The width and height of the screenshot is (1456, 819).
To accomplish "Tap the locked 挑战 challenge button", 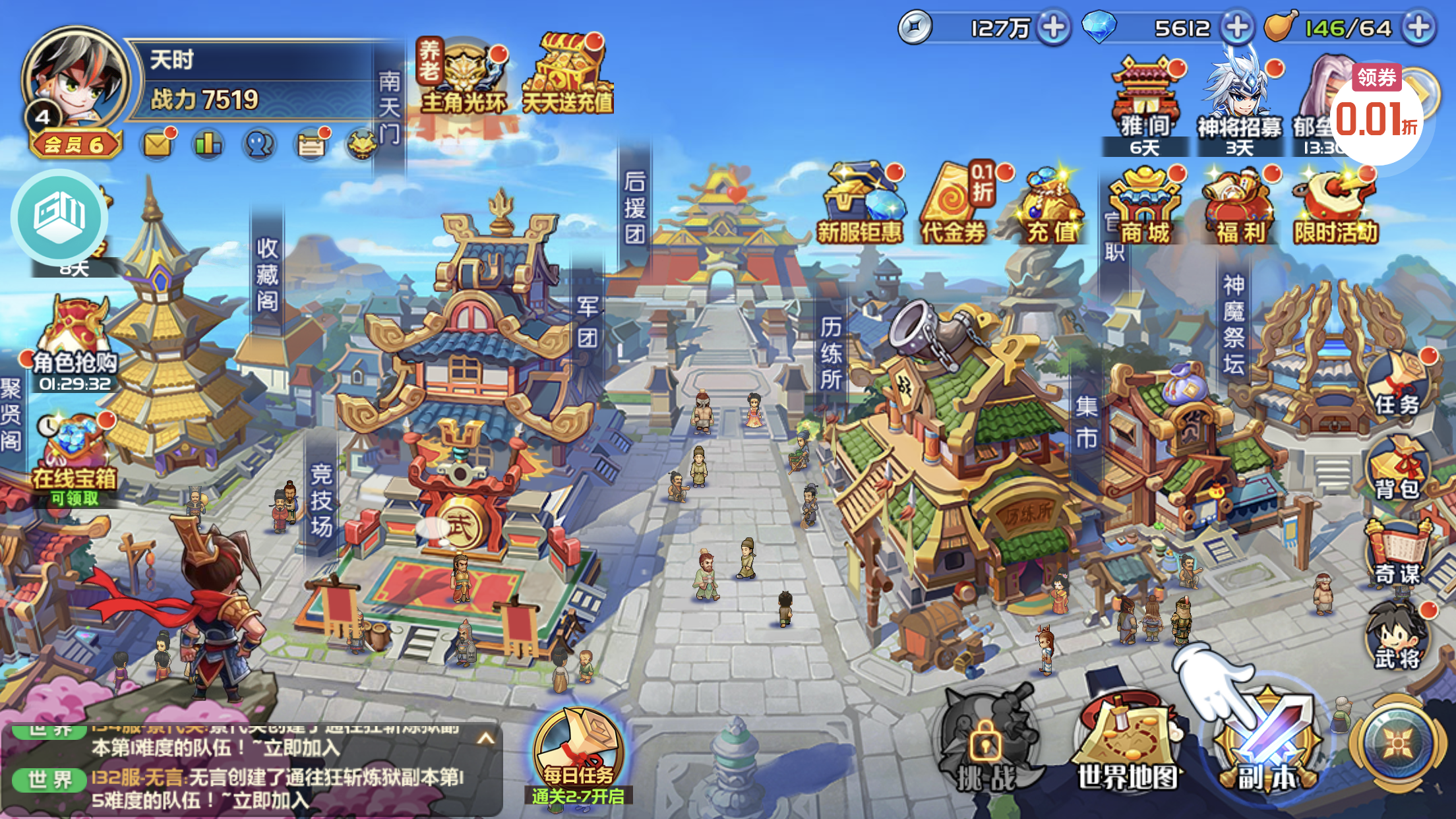I will 986,745.
